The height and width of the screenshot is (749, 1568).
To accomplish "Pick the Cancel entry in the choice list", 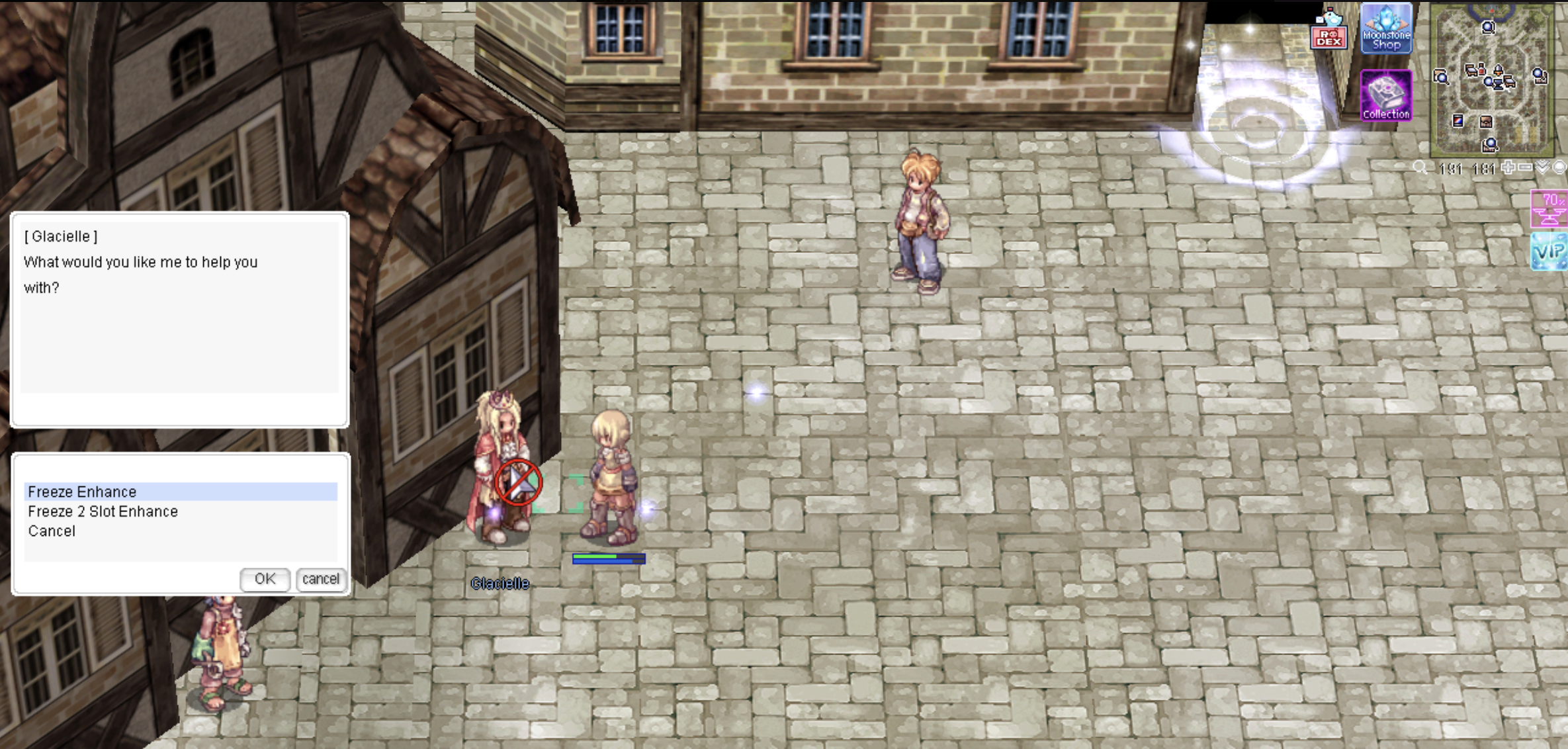I will point(52,531).
